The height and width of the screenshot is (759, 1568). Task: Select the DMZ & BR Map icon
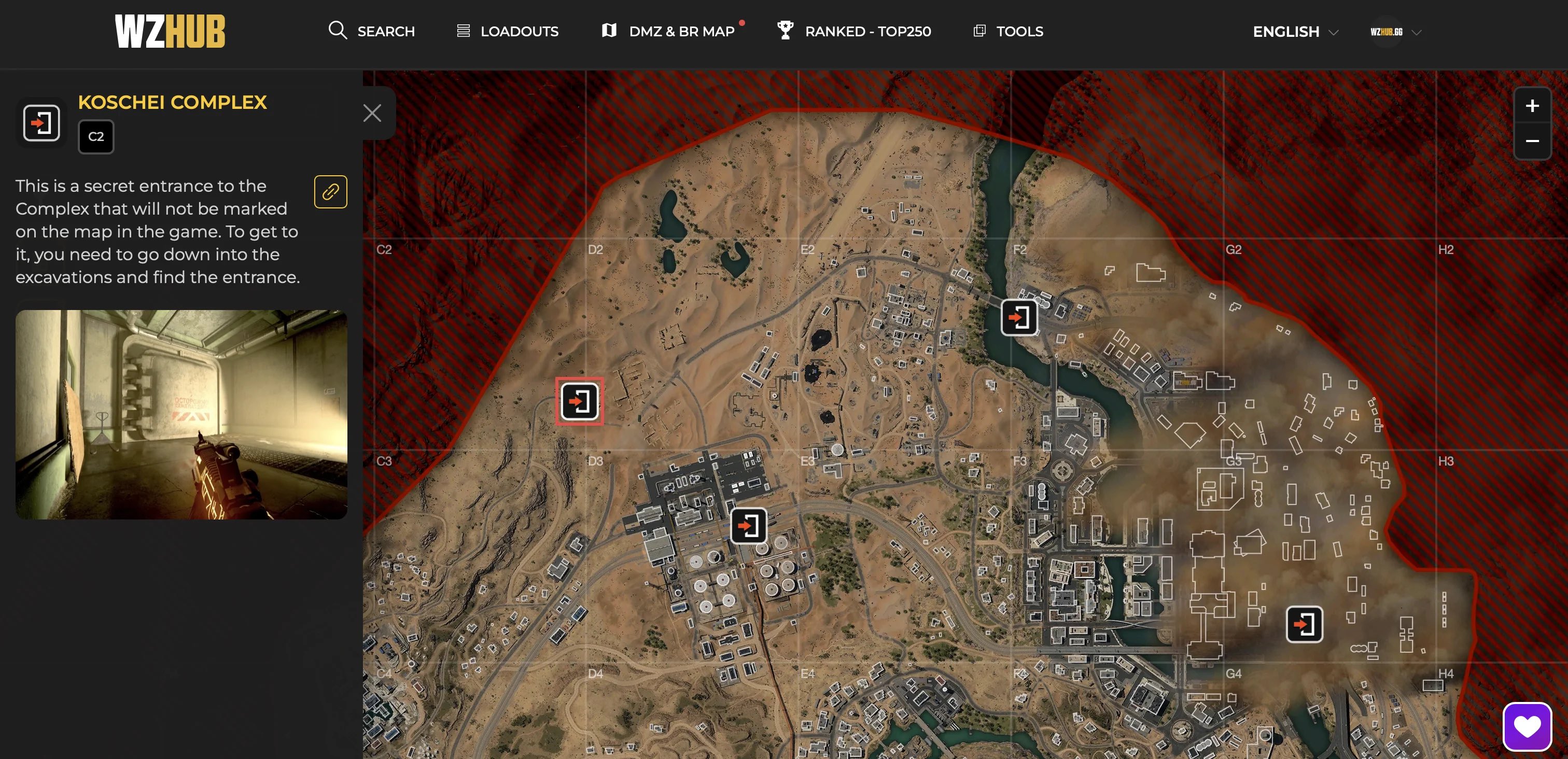tap(609, 31)
